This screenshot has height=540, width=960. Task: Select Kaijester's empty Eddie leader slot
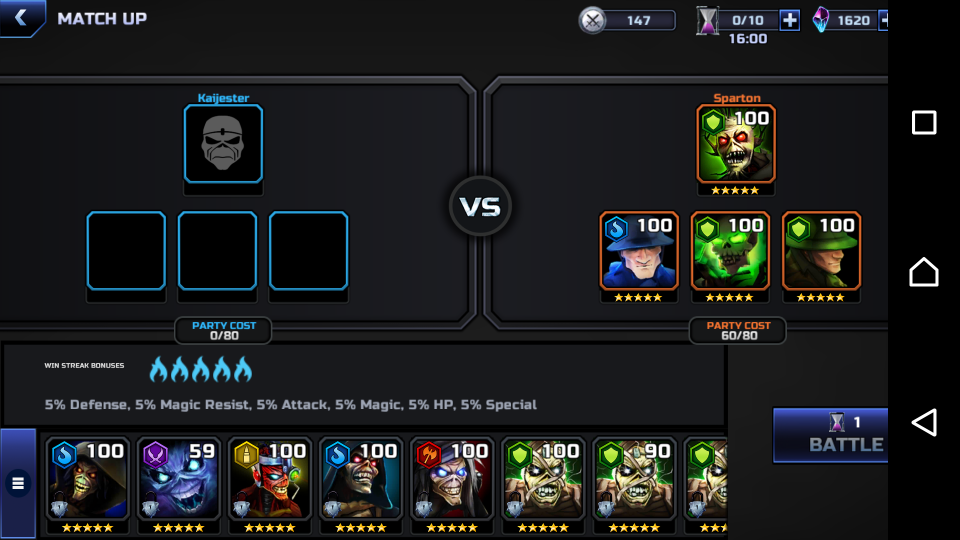point(223,144)
